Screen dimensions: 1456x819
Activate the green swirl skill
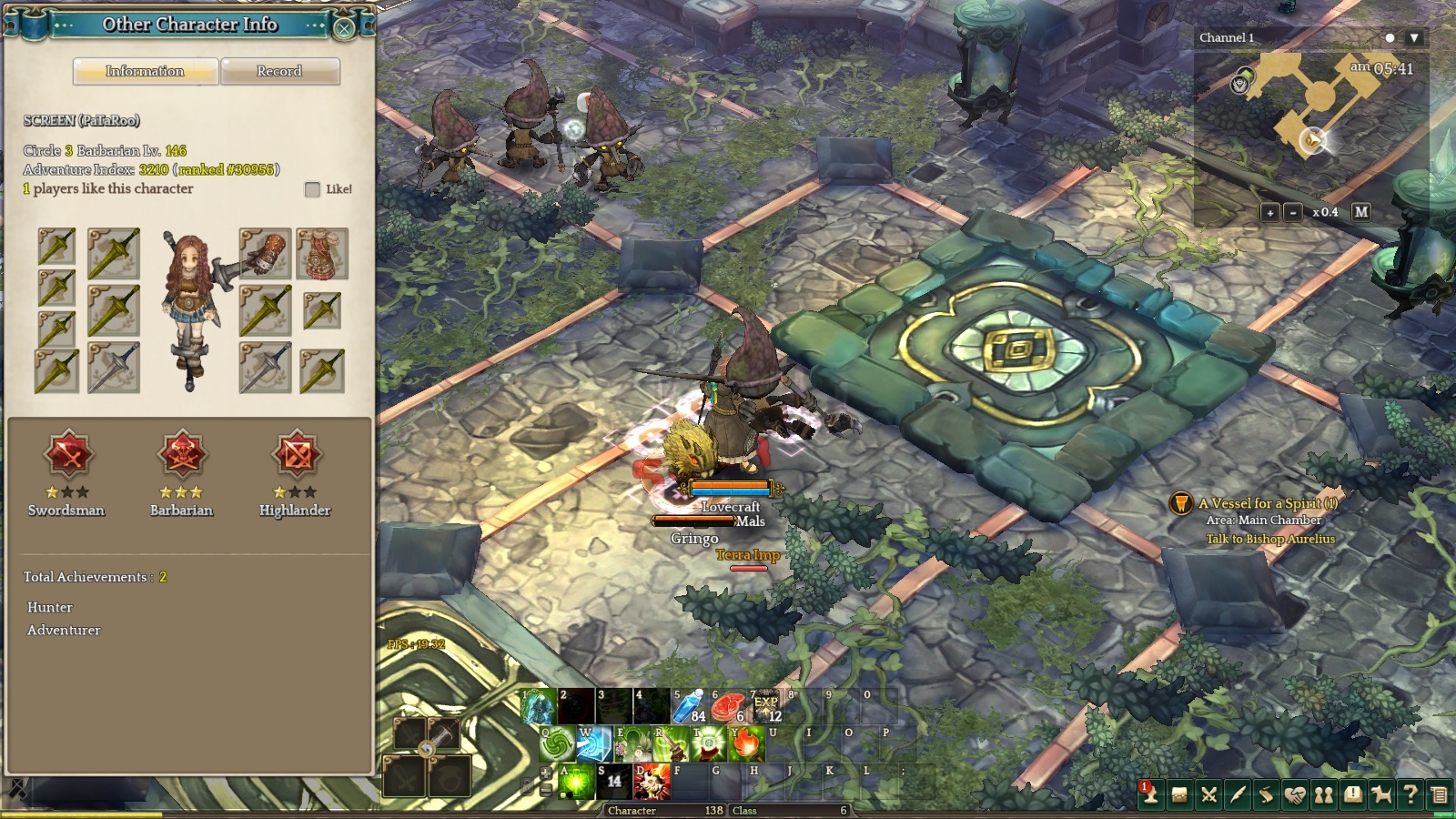point(557,744)
